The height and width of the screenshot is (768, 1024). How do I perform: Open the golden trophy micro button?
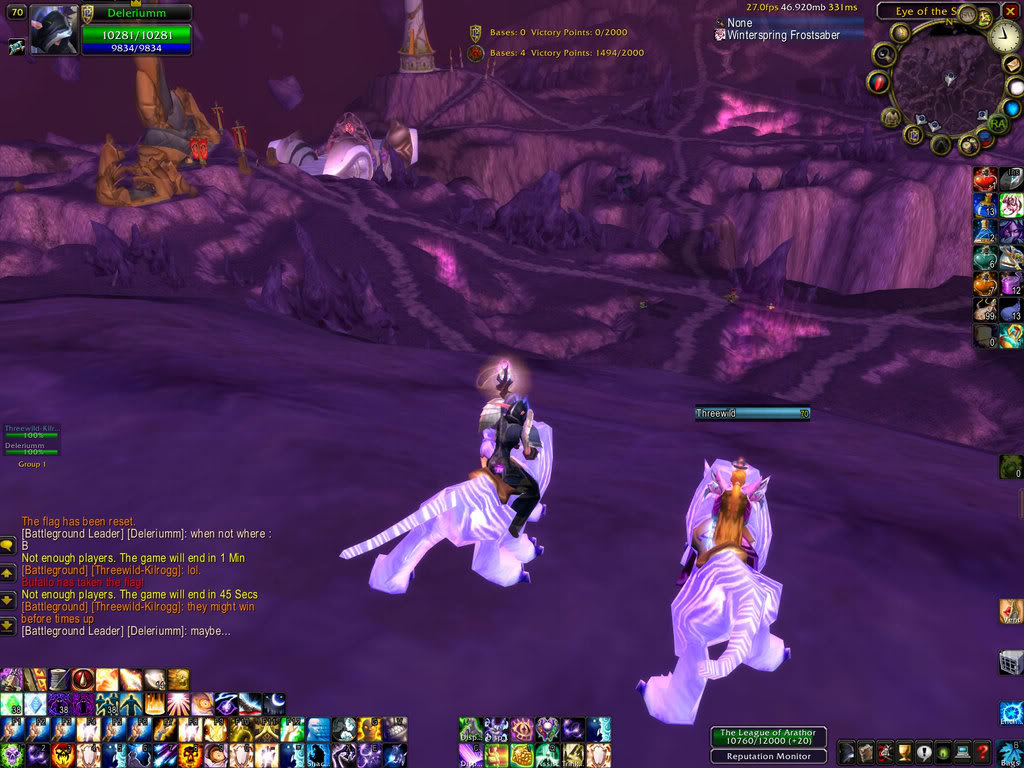click(904, 752)
